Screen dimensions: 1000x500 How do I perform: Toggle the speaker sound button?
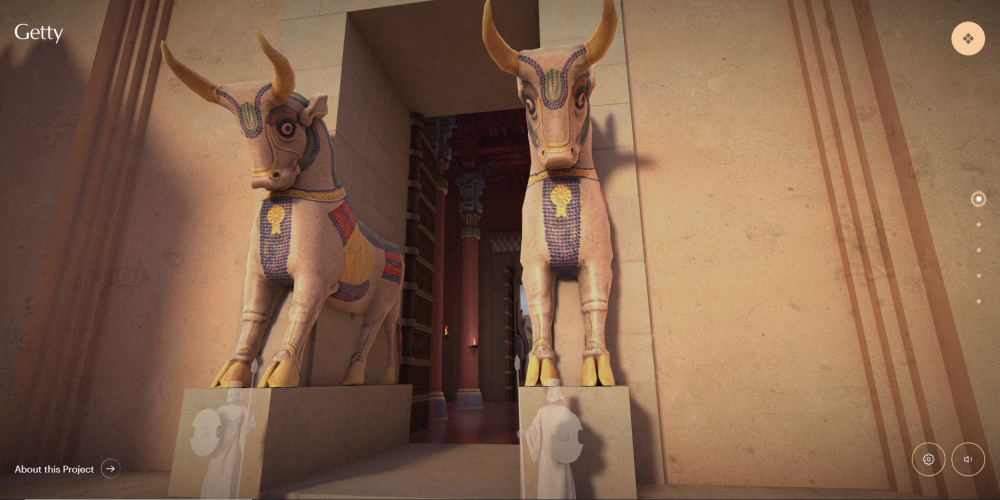[x=967, y=459]
